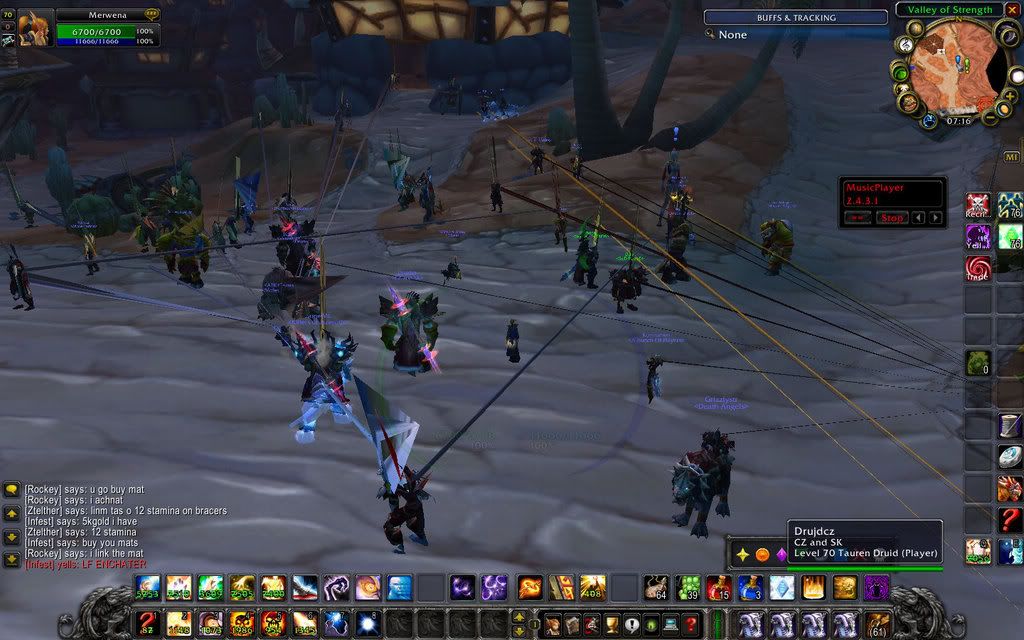
Task: Click the red skull Recruit macro icon
Action: 978,207
